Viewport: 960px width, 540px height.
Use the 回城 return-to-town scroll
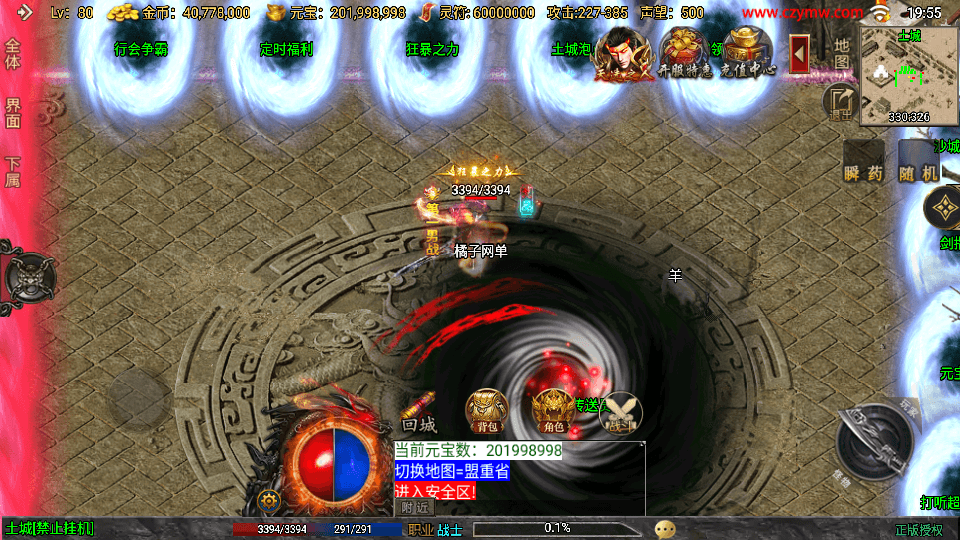[419, 412]
